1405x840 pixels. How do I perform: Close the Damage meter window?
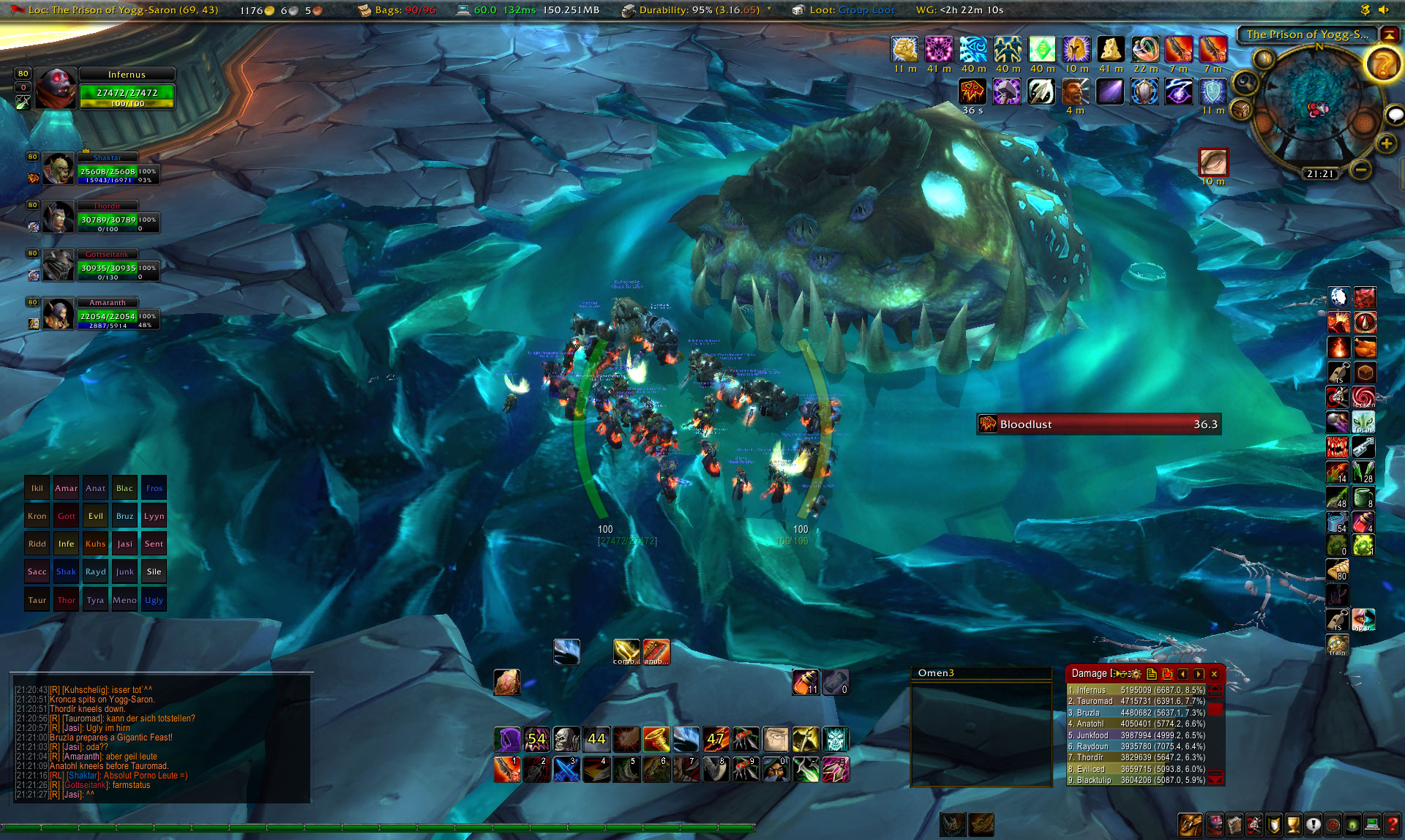(x=1214, y=674)
